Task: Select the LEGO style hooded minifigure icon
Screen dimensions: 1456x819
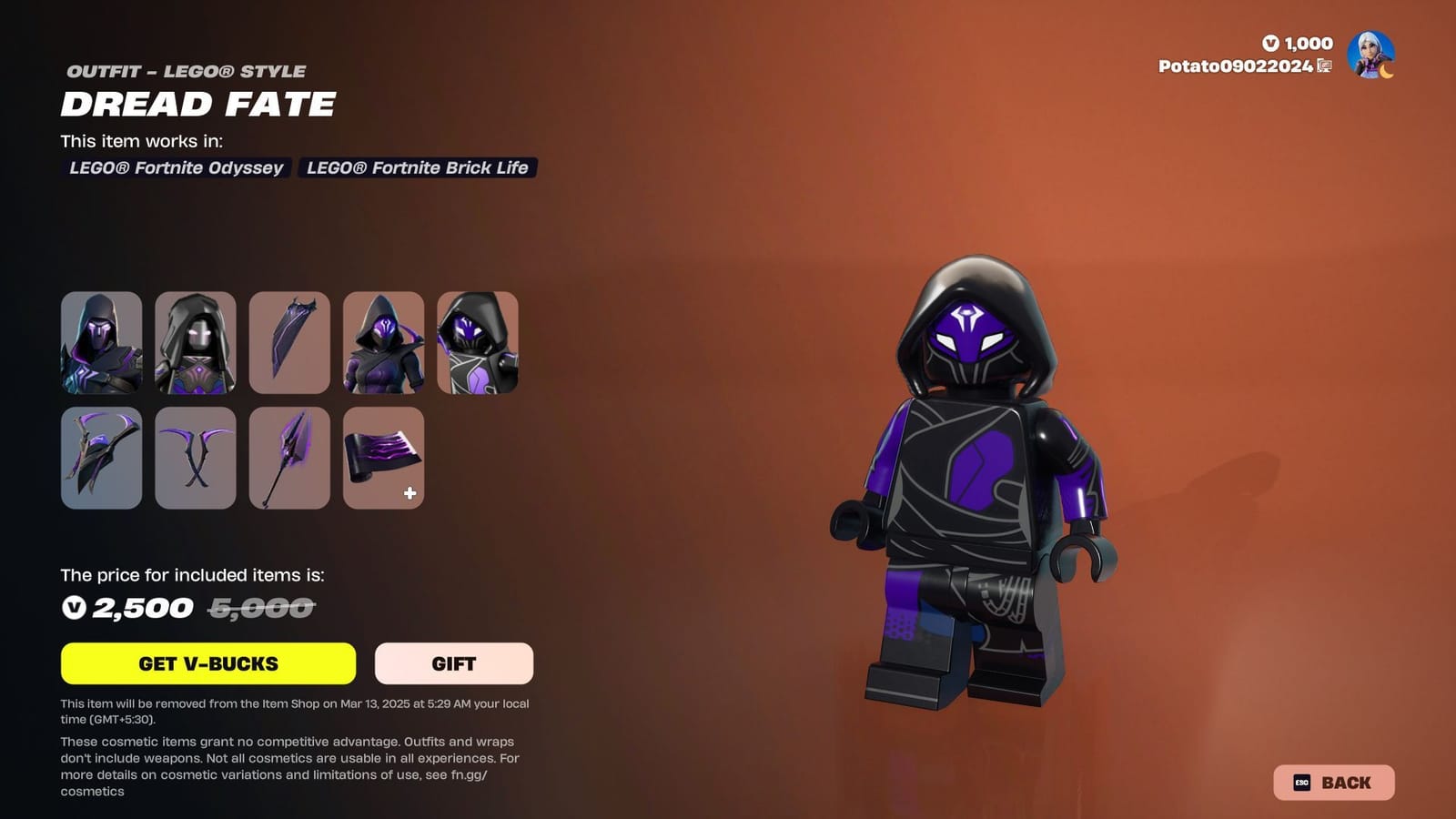Action: (x=477, y=343)
